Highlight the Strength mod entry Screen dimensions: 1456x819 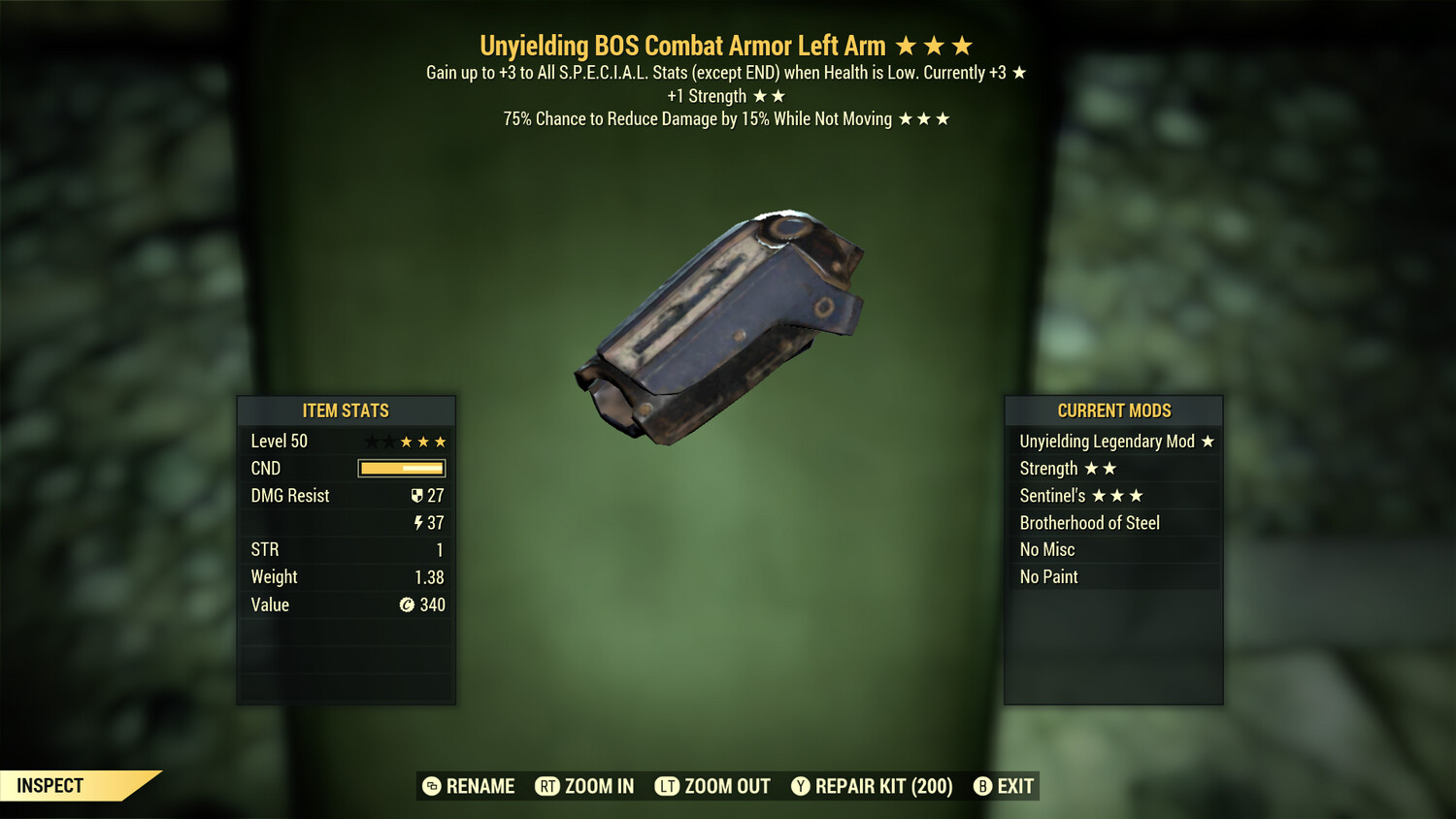(1113, 469)
